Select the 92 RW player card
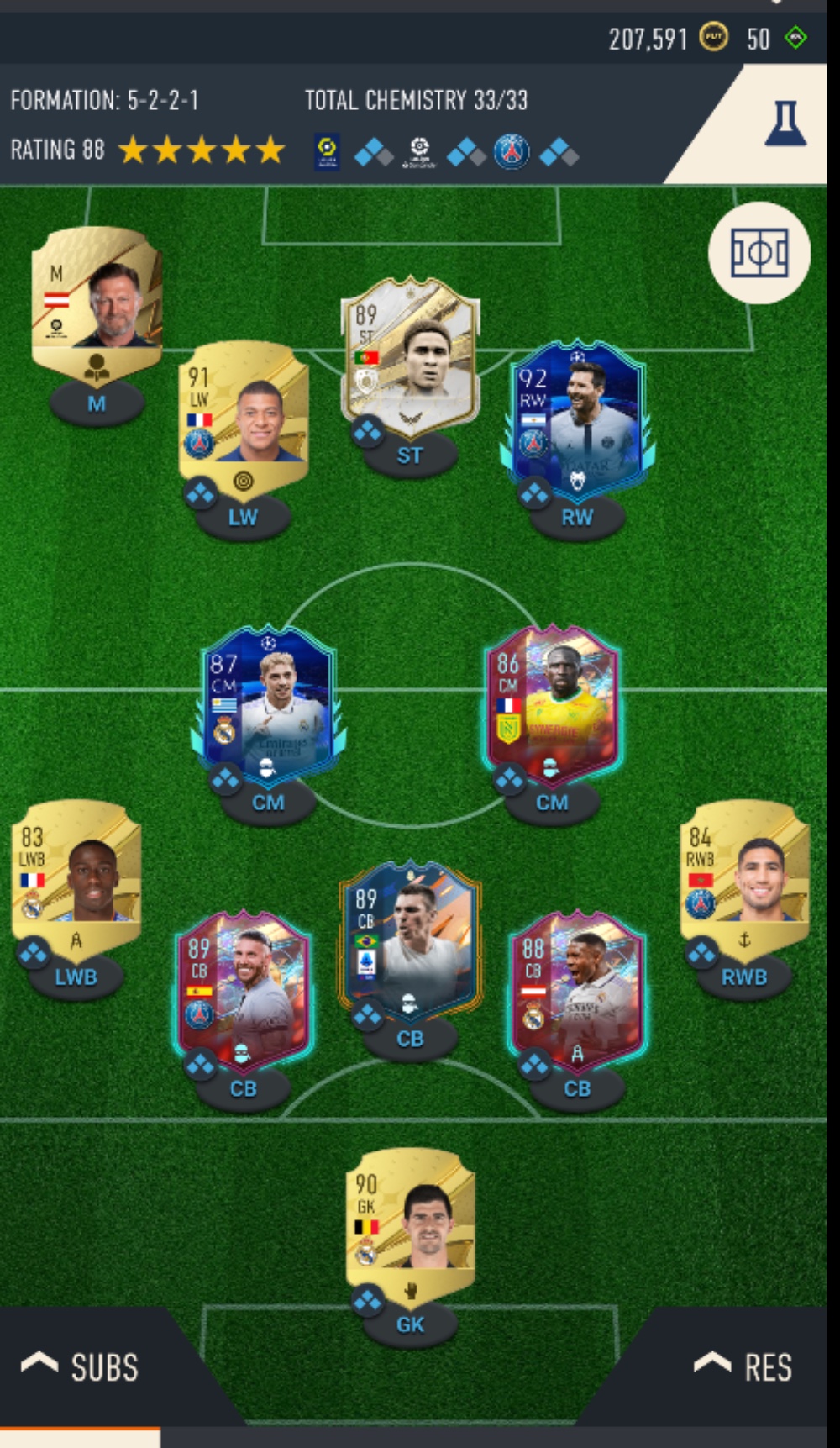This screenshot has height=1448, width=840. [577, 417]
